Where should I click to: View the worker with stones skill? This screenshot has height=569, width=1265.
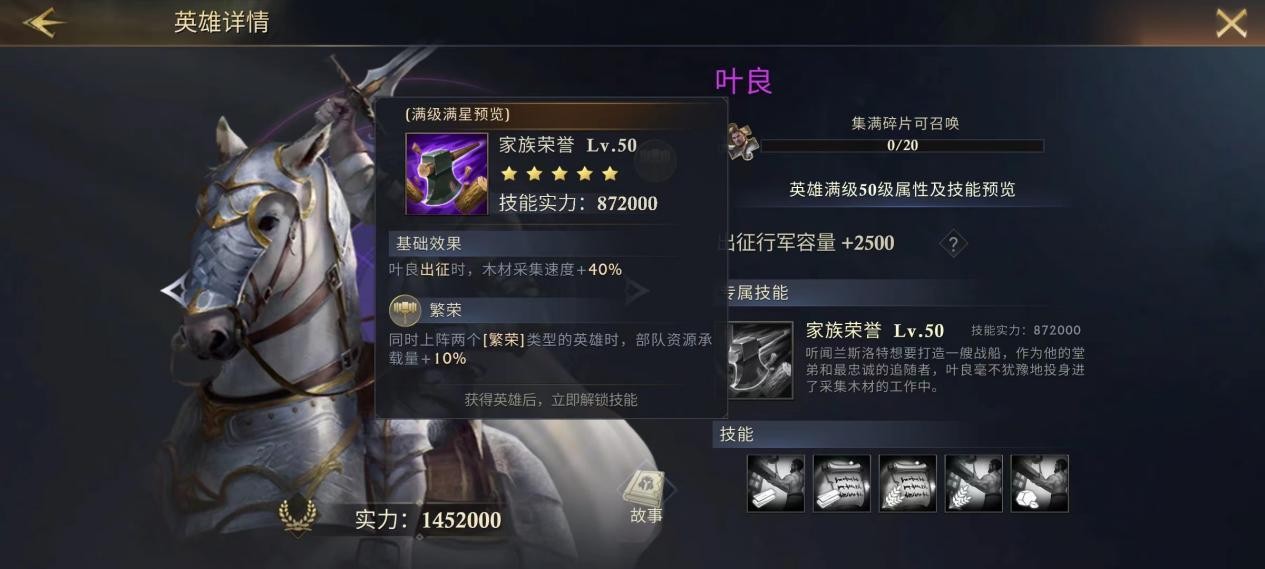(x=1040, y=483)
